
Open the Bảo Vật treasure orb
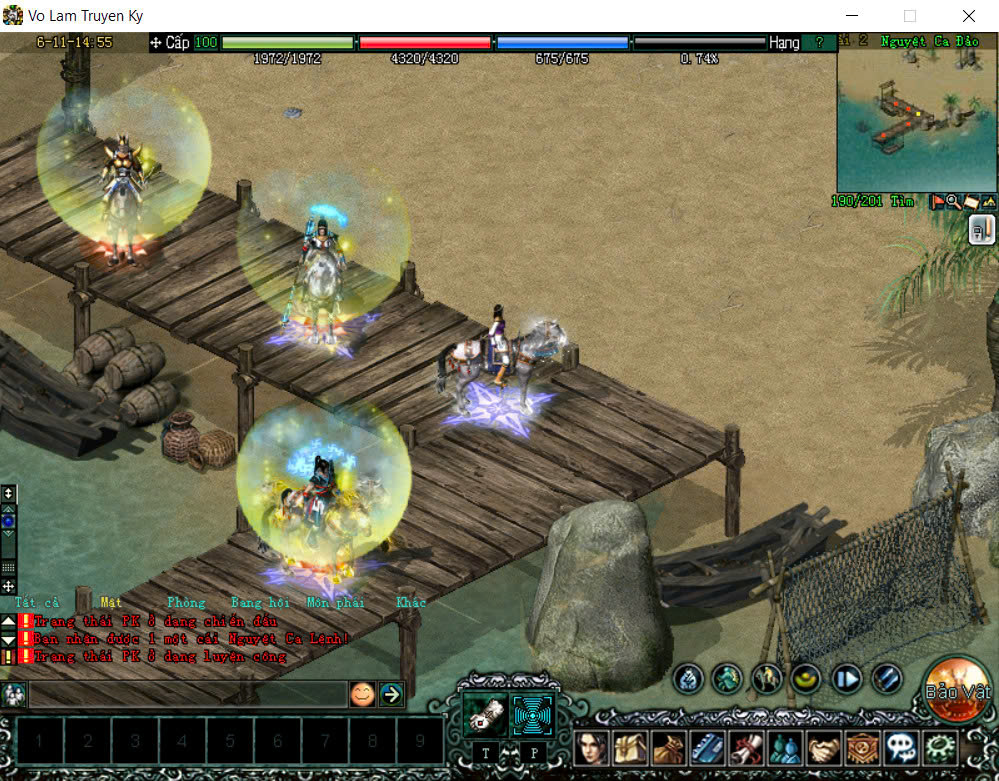(x=957, y=689)
